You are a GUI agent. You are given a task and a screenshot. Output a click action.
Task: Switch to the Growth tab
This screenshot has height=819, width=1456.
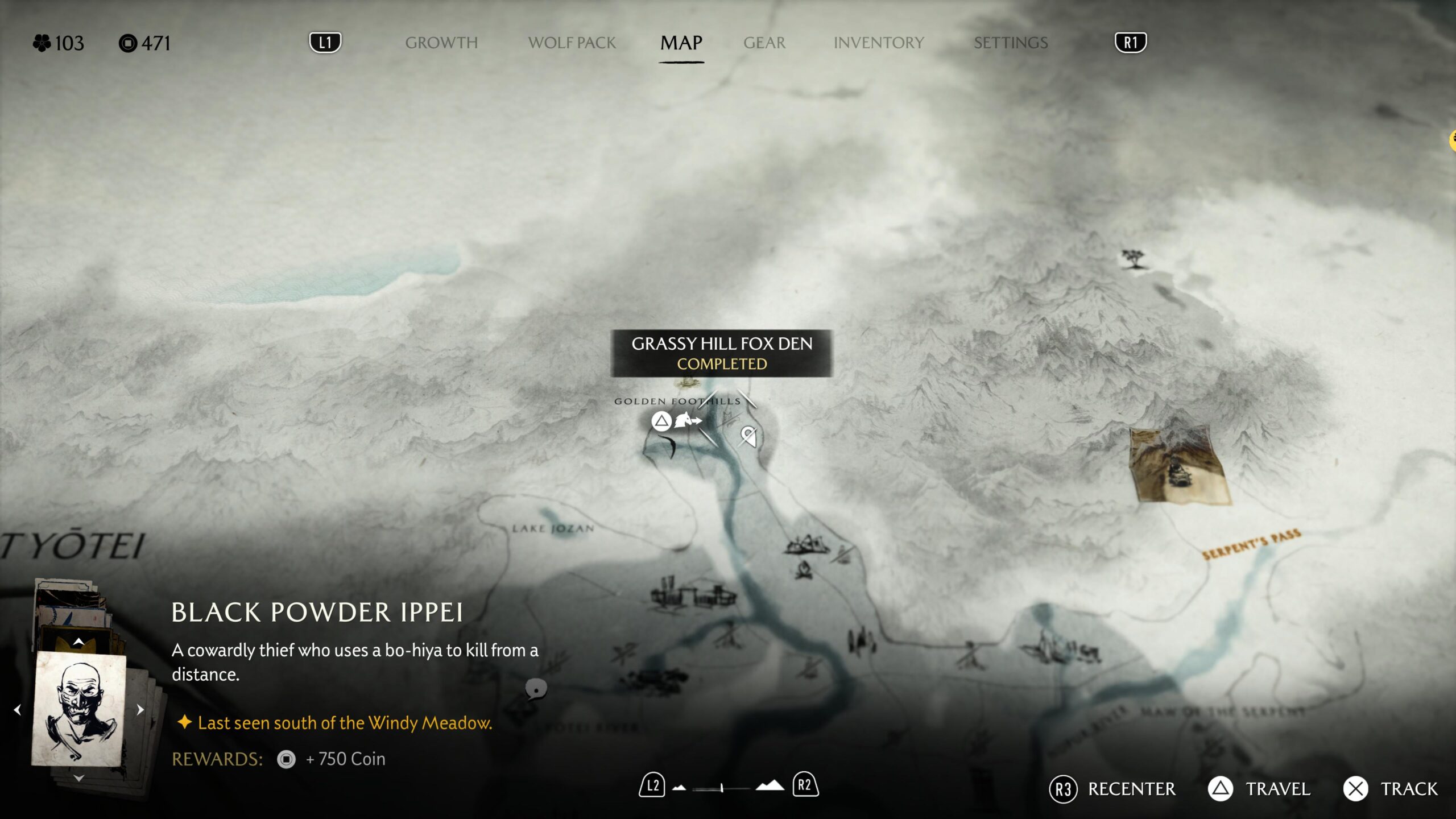441,43
